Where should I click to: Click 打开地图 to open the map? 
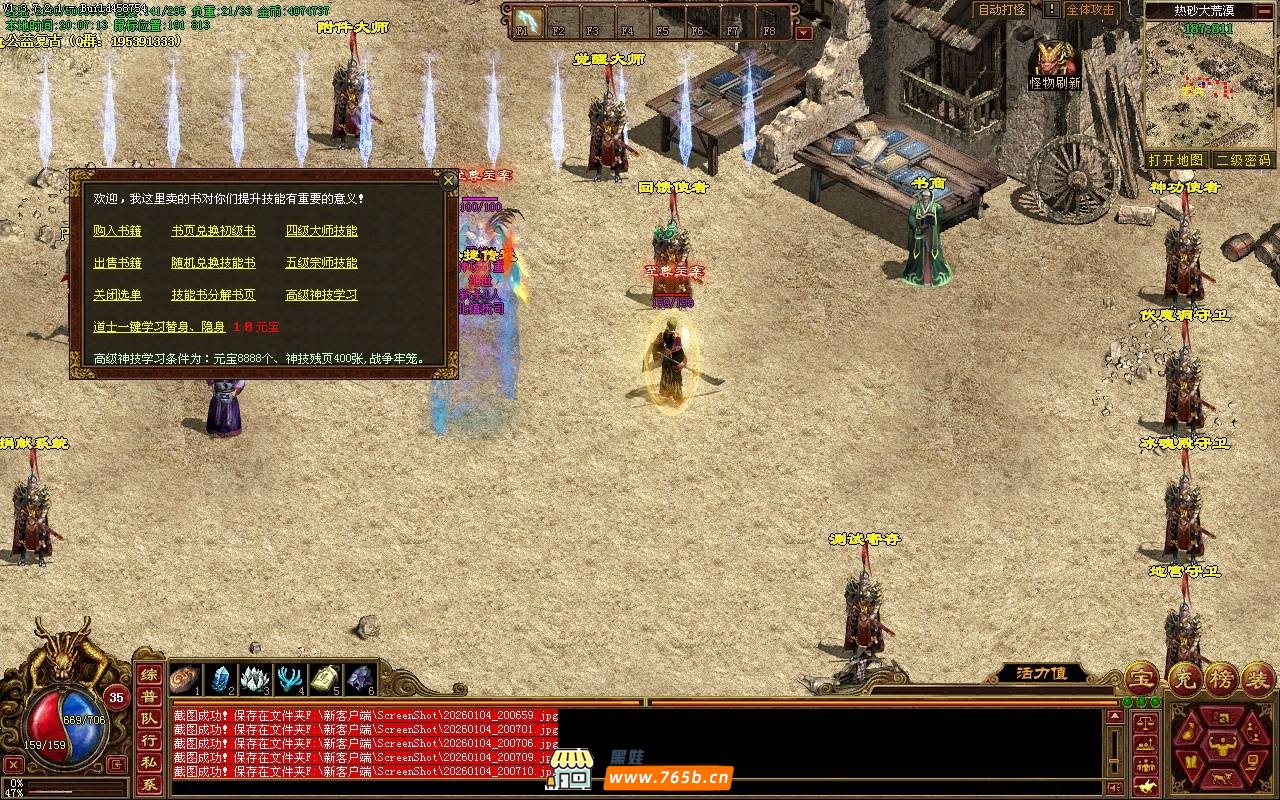click(1175, 160)
